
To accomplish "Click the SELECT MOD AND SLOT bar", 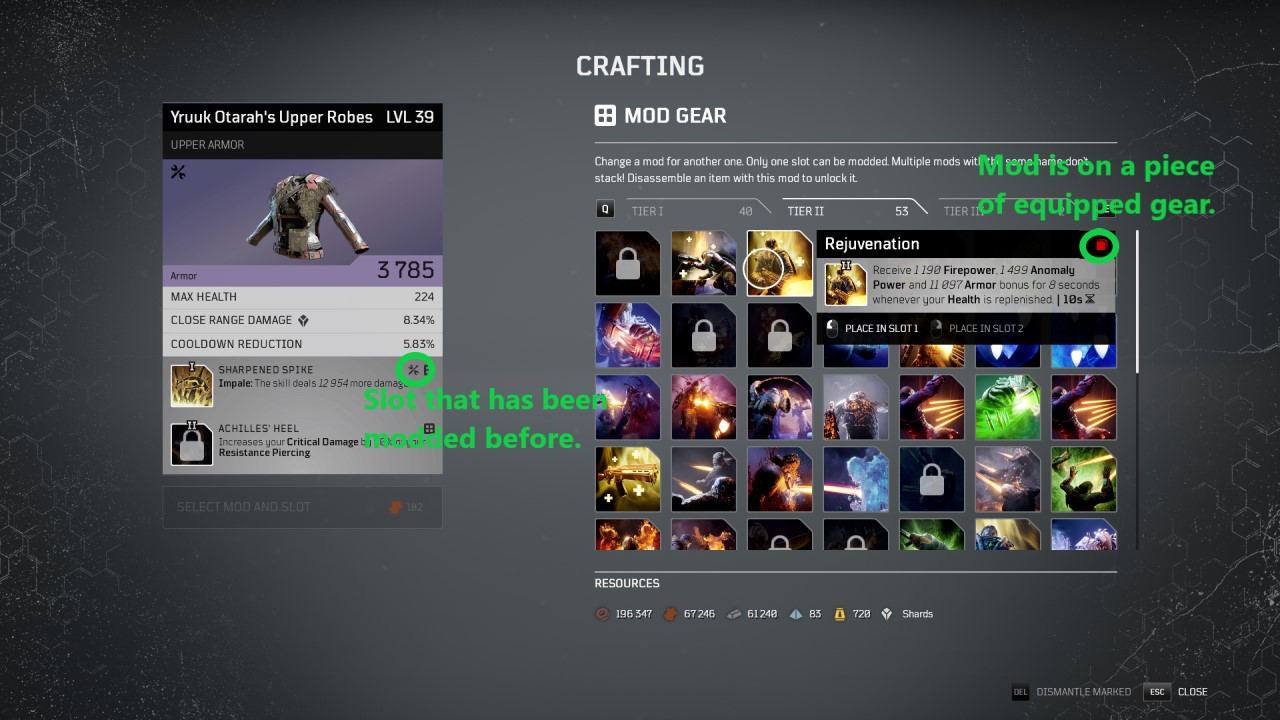I will (302, 508).
